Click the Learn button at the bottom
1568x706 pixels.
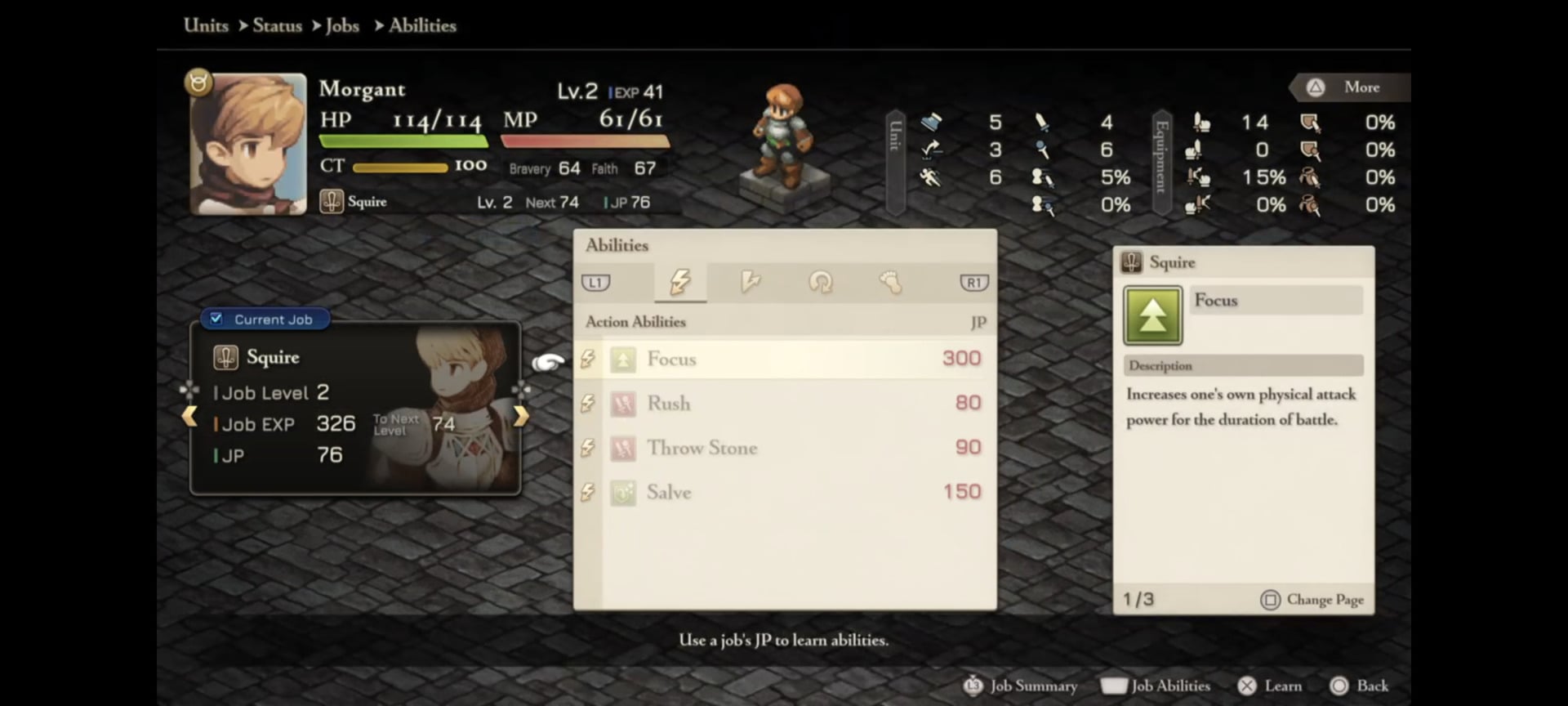point(1270,686)
